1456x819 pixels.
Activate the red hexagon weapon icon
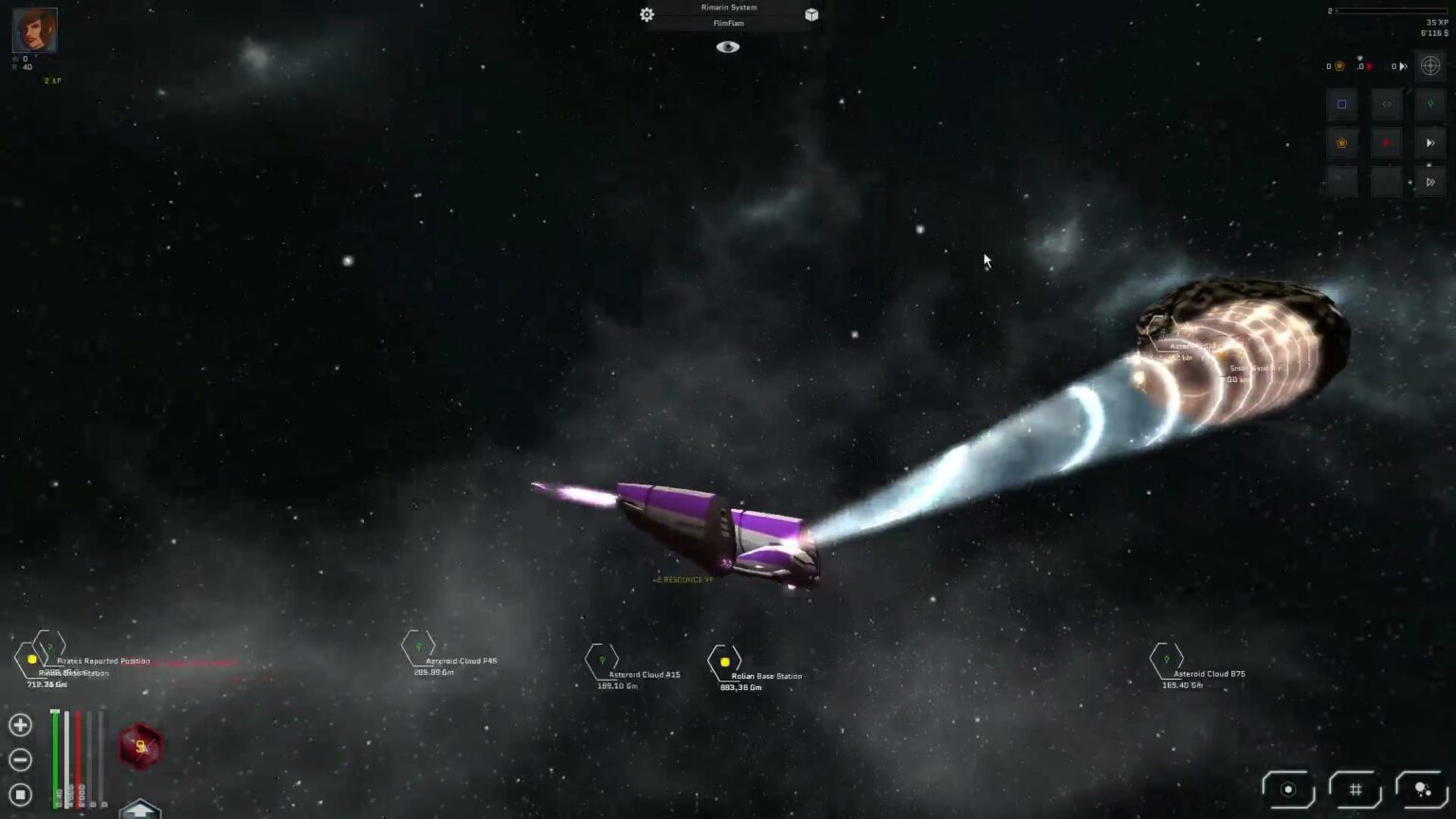point(140,746)
